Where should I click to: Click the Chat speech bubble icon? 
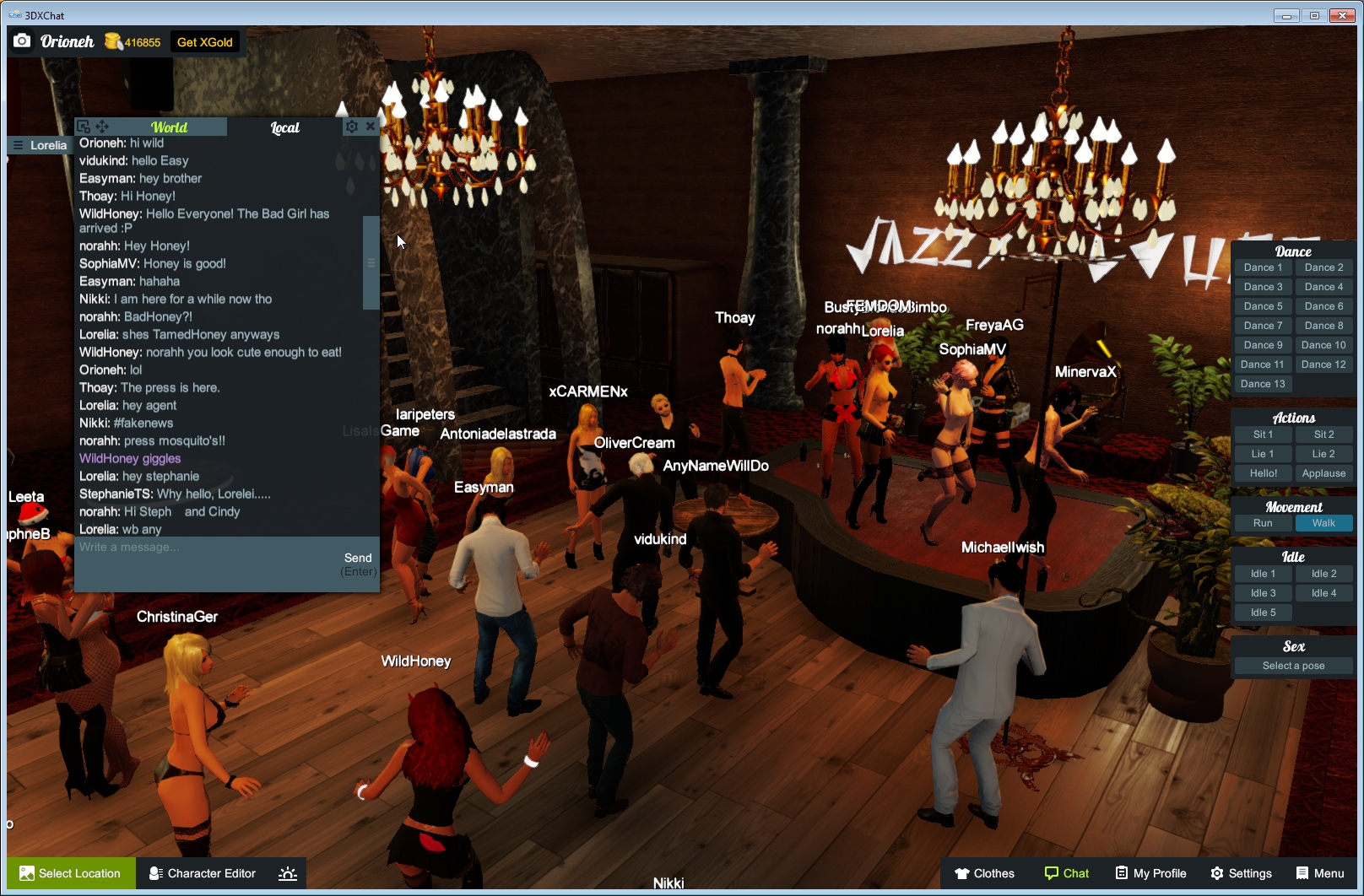click(1053, 873)
